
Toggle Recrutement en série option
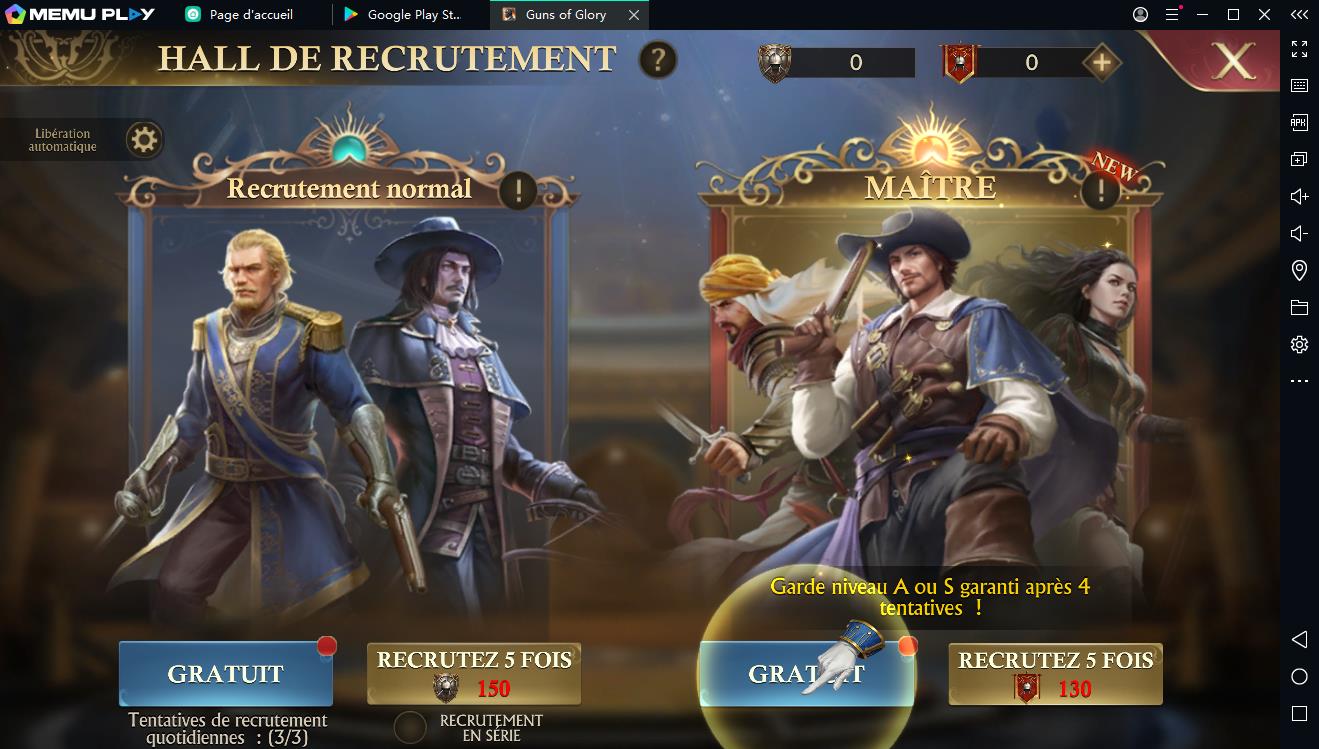410,727
